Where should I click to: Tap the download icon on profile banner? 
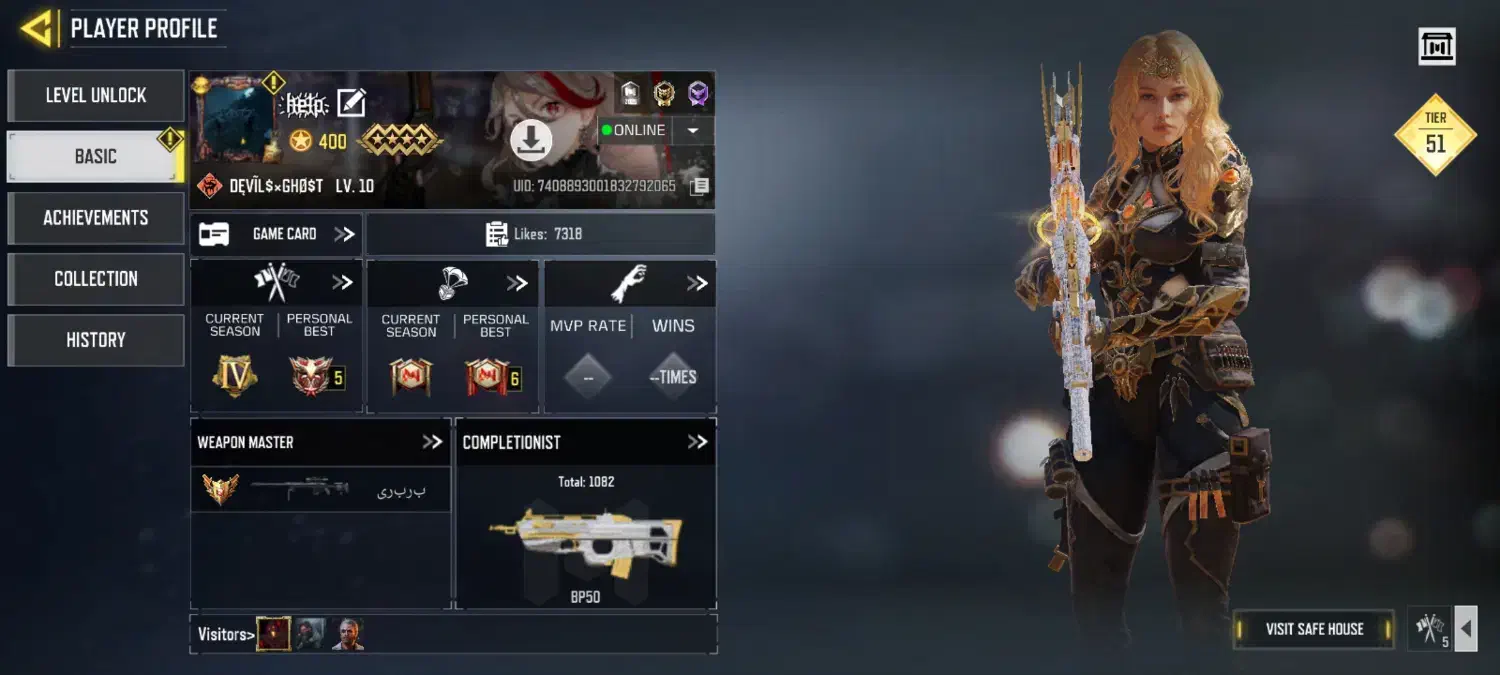click(x=531, y=140)
